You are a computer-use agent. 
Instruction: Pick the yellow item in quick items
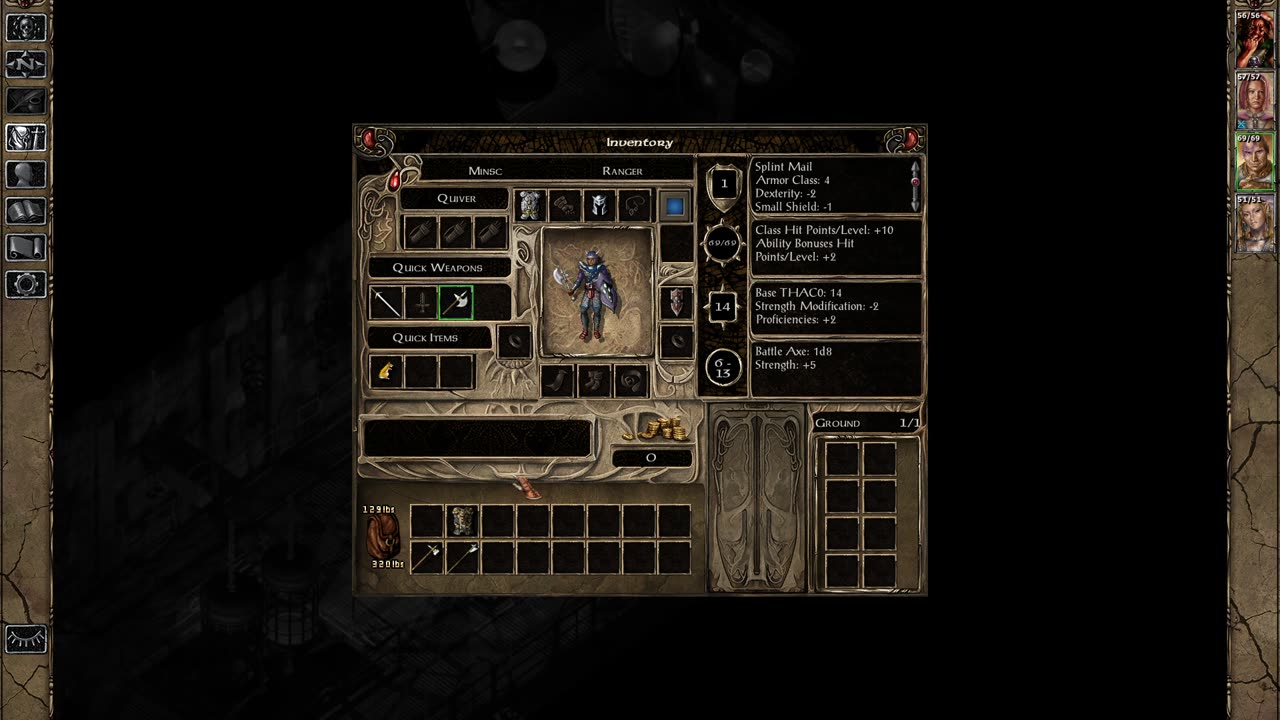click(387, 372)
